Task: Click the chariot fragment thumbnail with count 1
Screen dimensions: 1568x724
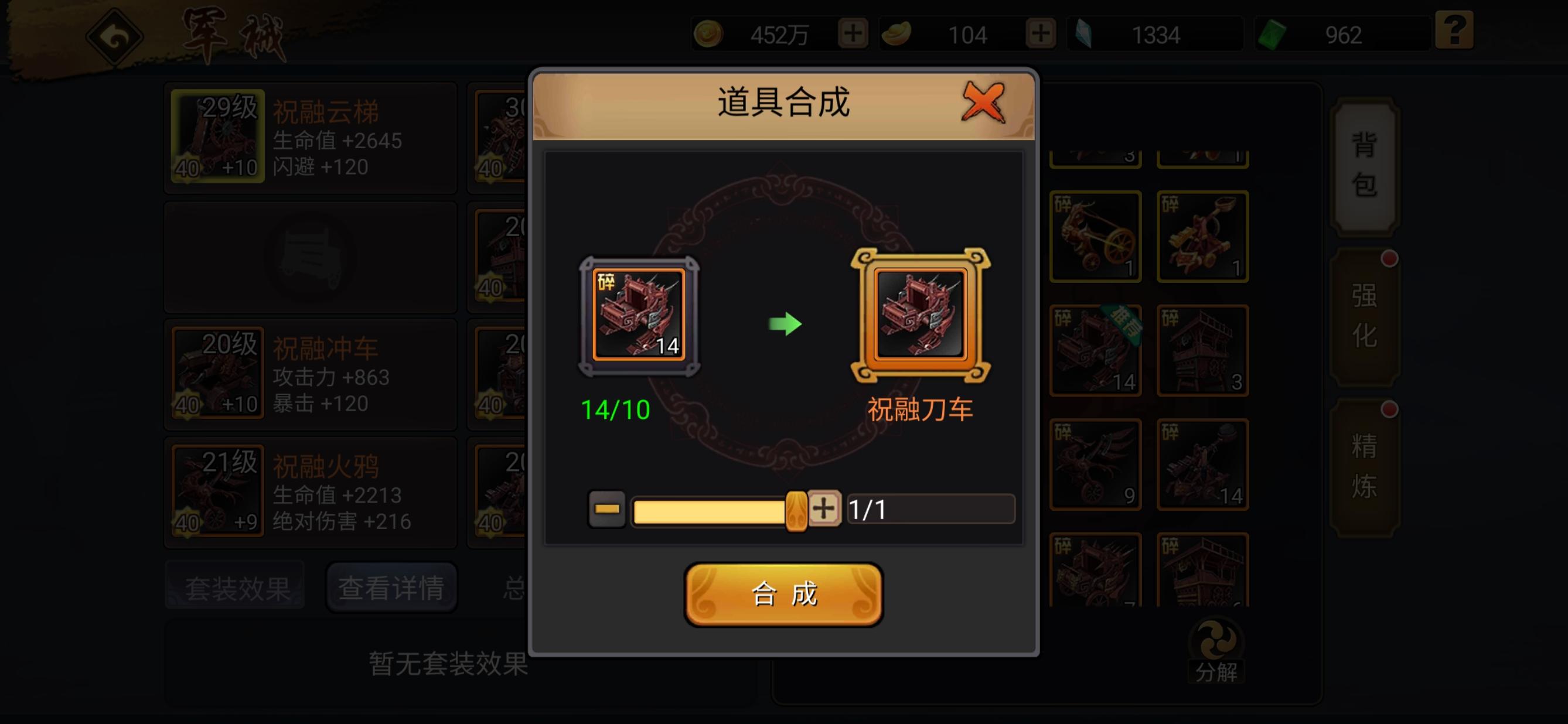Action: [1096, 236]
